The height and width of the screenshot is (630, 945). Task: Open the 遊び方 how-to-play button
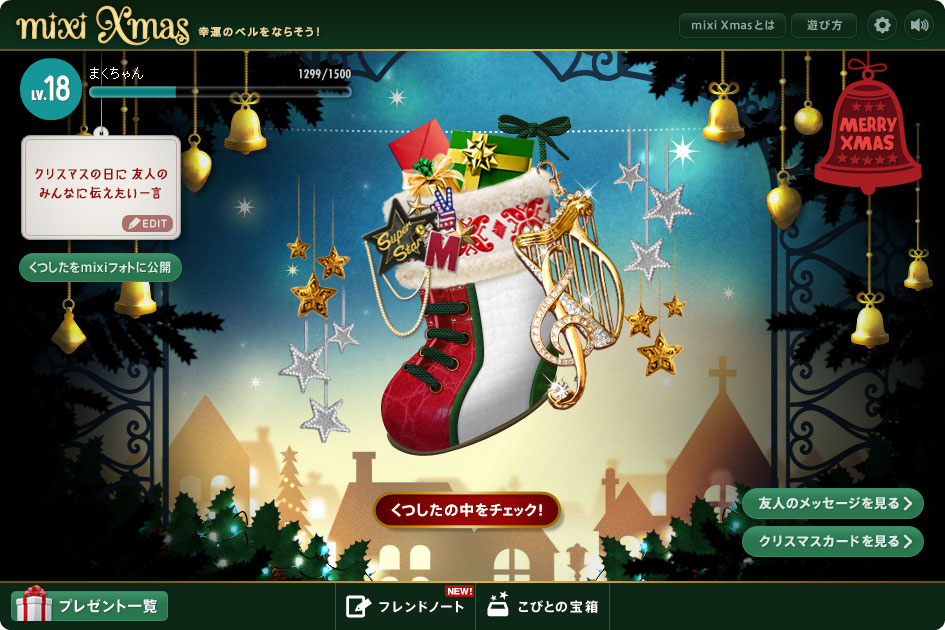(823, 25)
